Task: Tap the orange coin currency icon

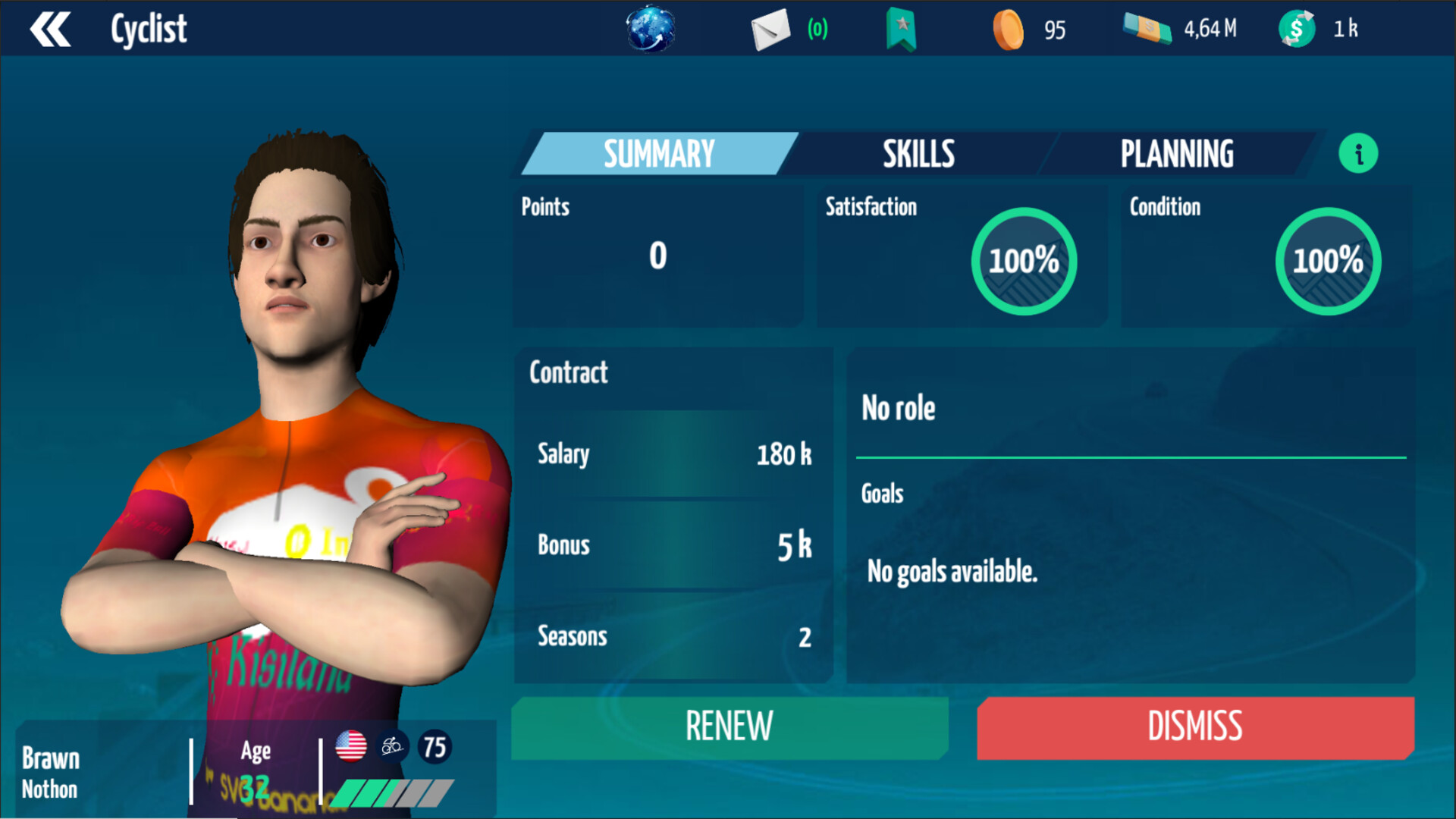Action: coord(1008,30)
